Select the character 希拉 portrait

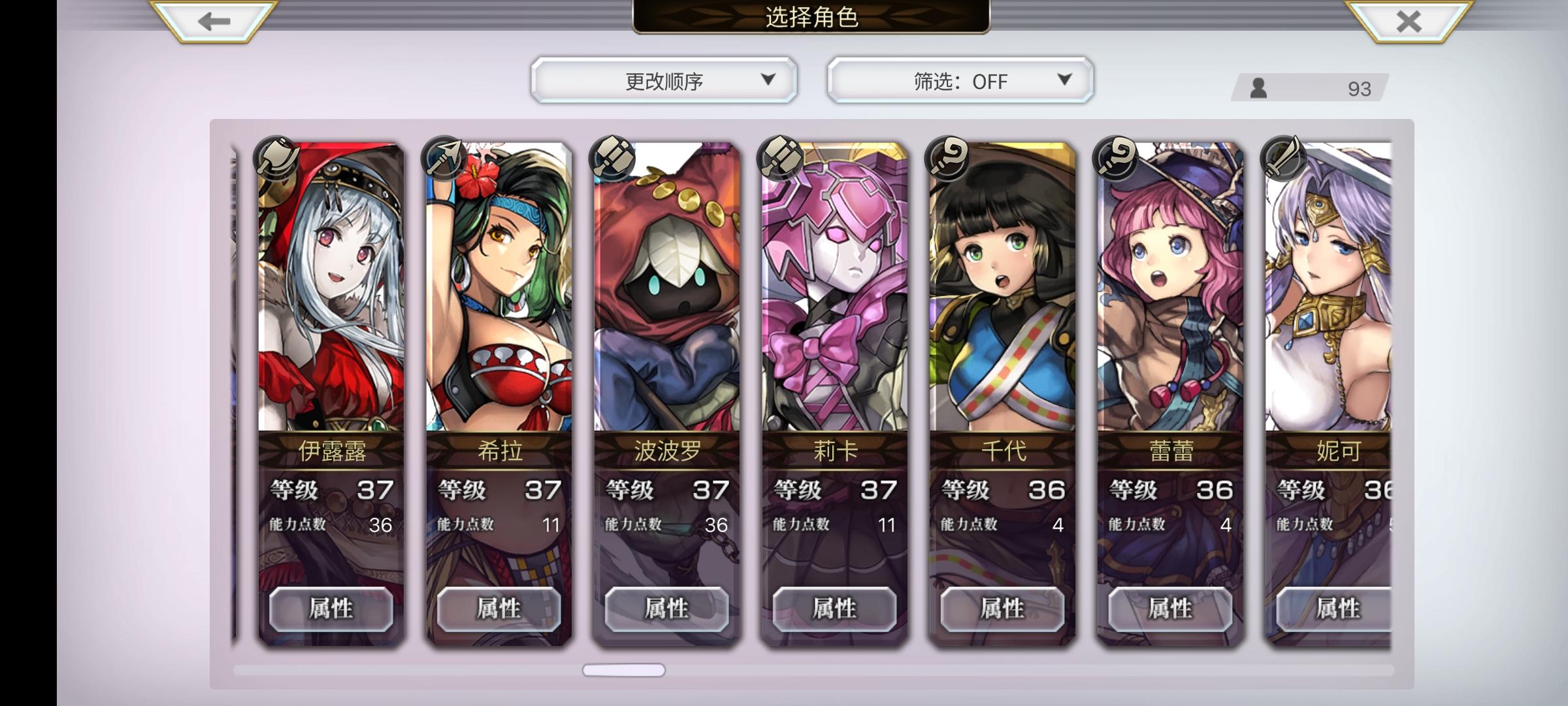[x=498, y=294]
